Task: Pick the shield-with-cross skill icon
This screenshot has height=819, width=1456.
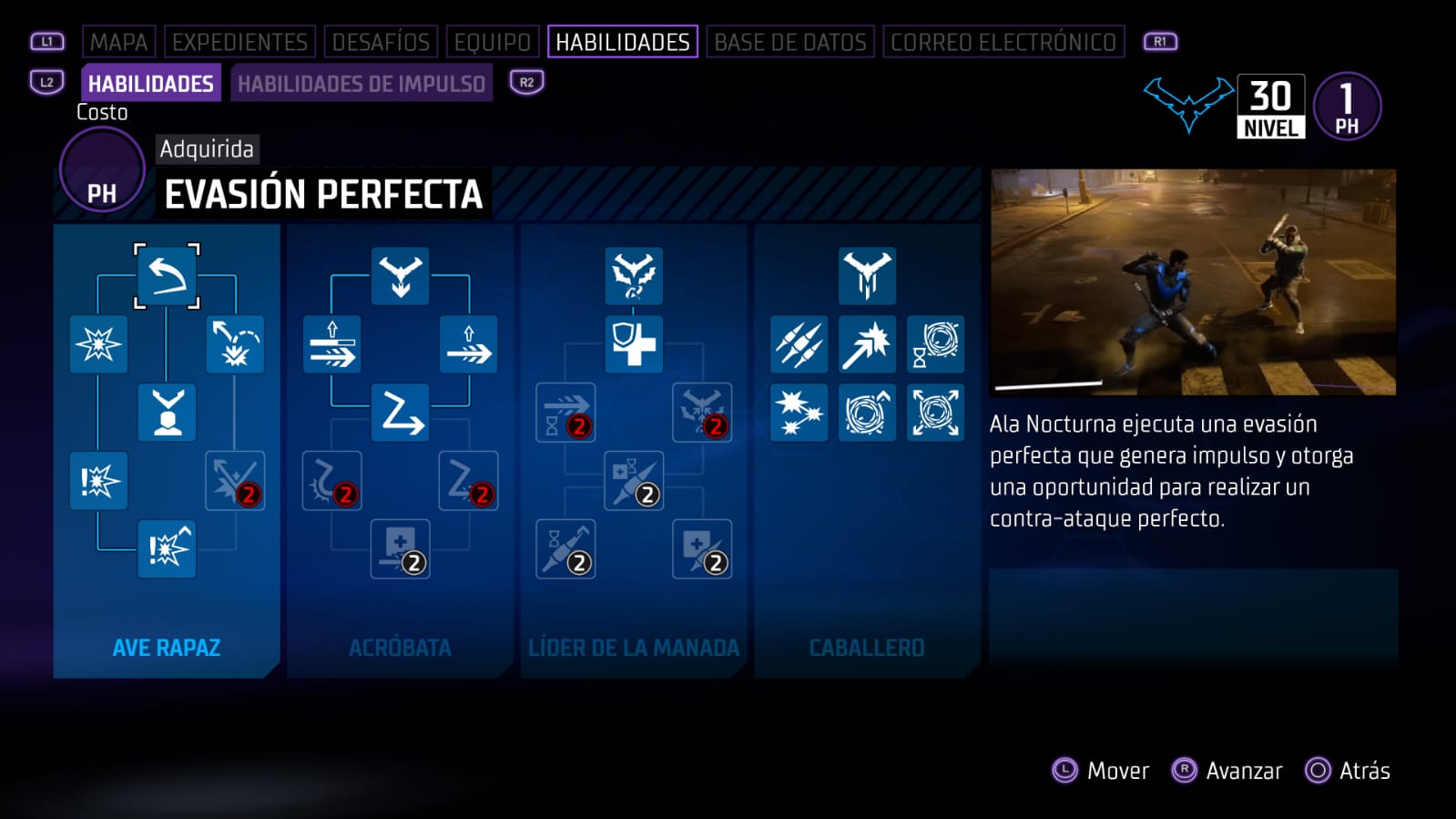Action: (634, 344)
